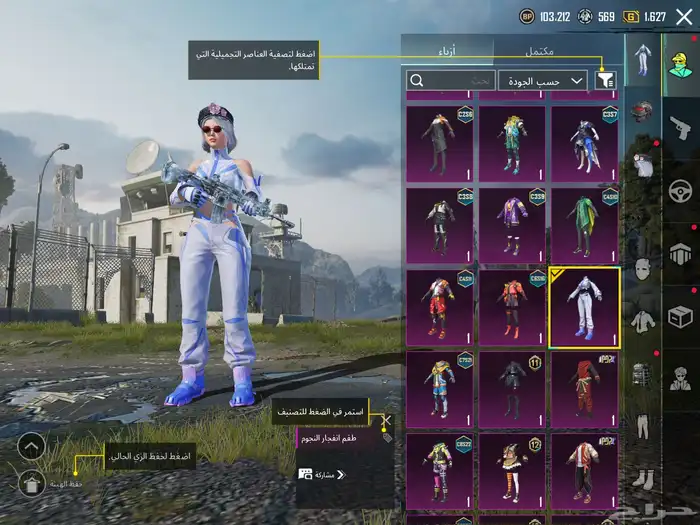
Task: Switch to the أزياء (outfits) tab
Action: [x=447, y=50]
